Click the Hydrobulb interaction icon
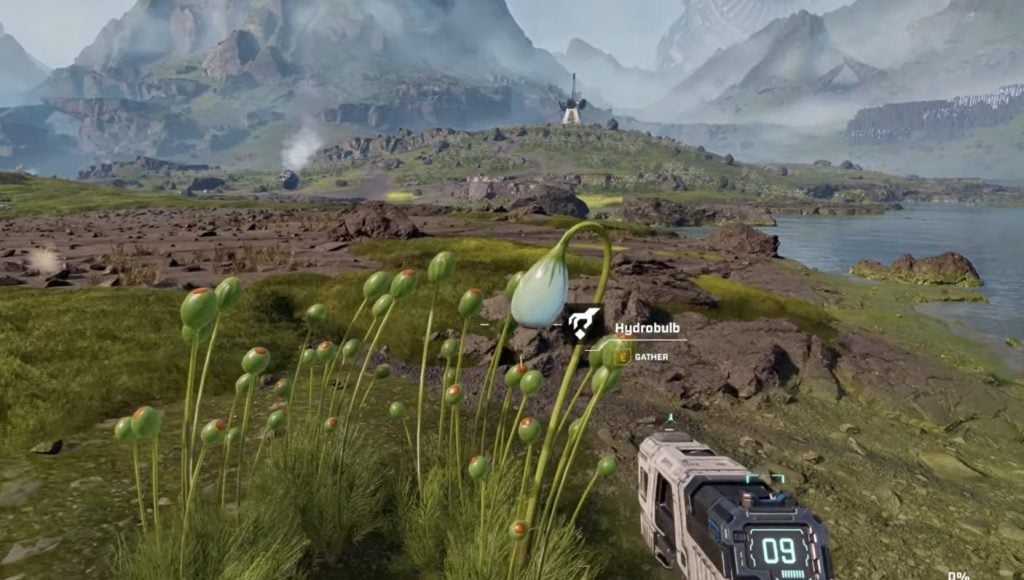The height and width of the screenshot is (580, 1024). point(584,324)
